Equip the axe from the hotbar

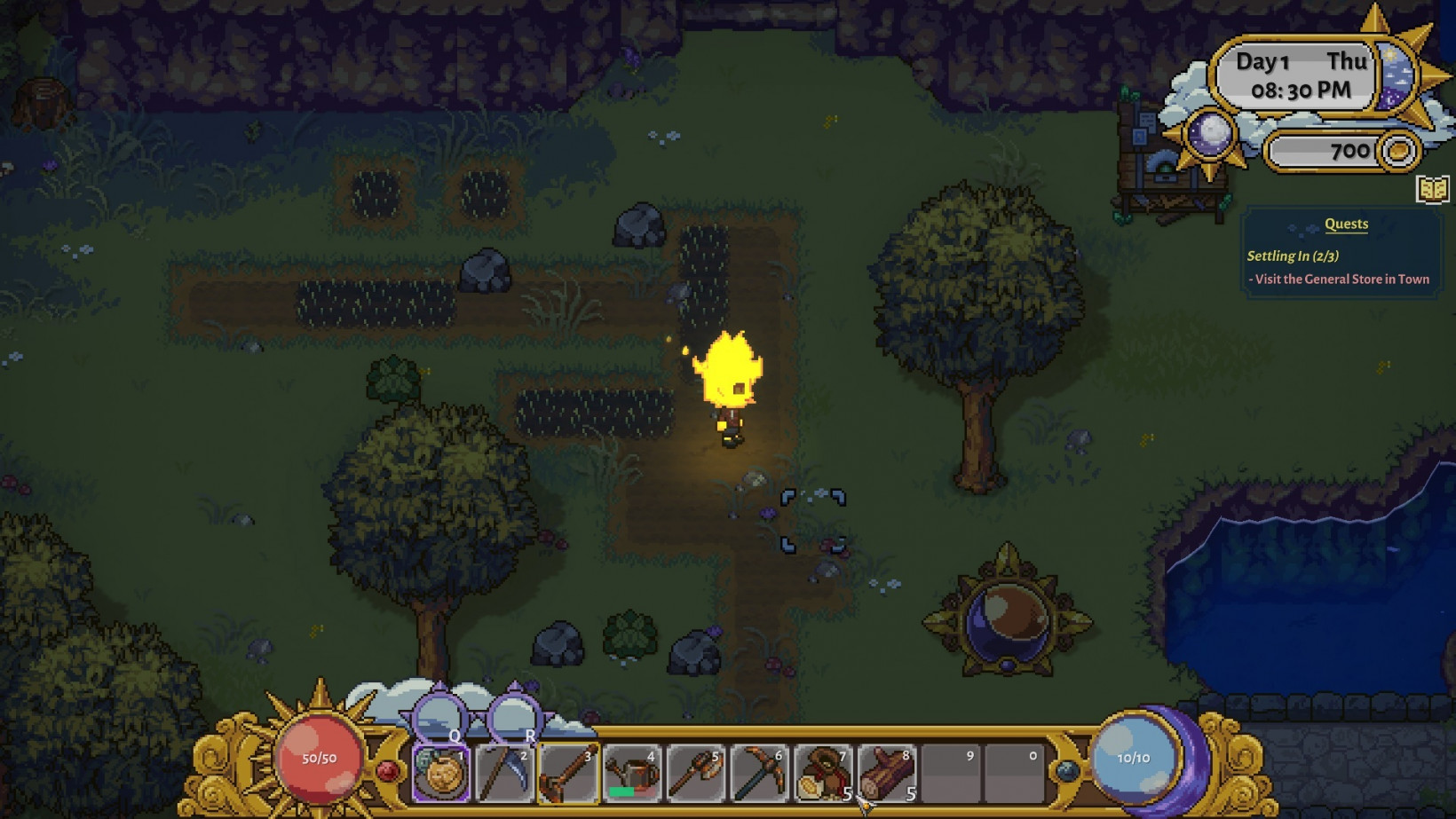696,773
